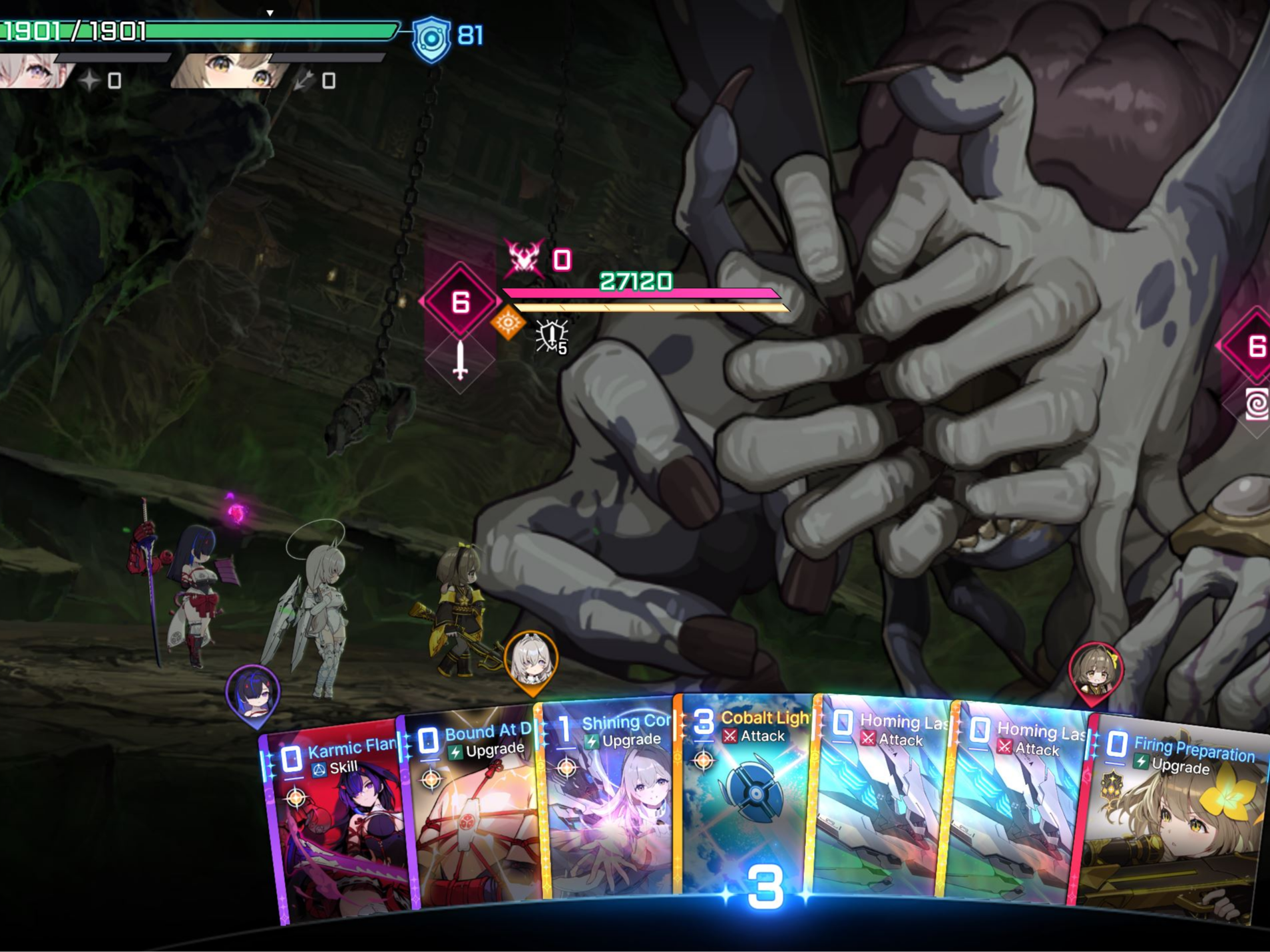Select the white-haired character pin above the cards
The image size is (1270, 952).
click(x=530, y=660)
